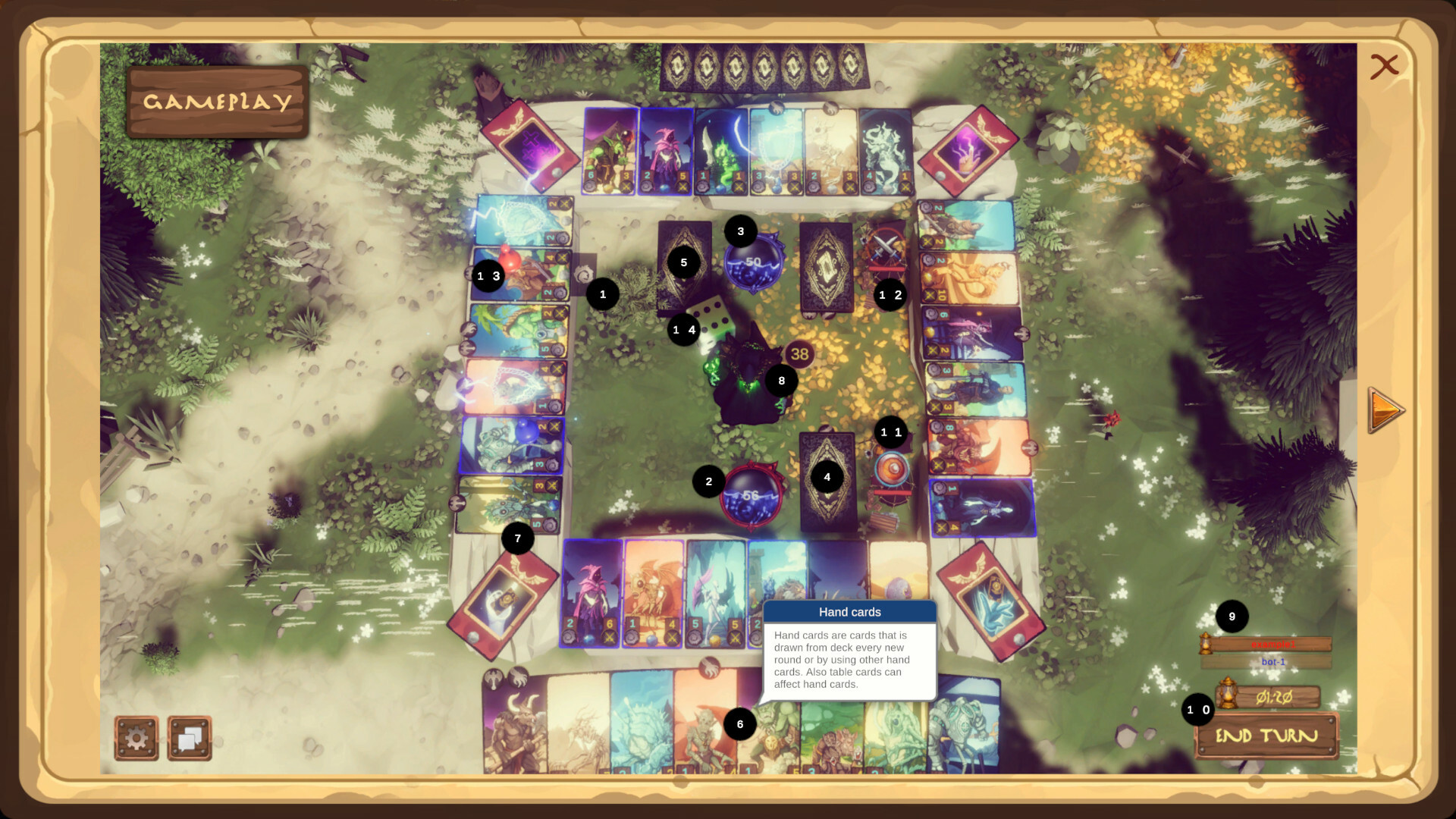This screenshot has width=1456, height=819.
Task: Open the settings gear icon
Action: [136, 736]
